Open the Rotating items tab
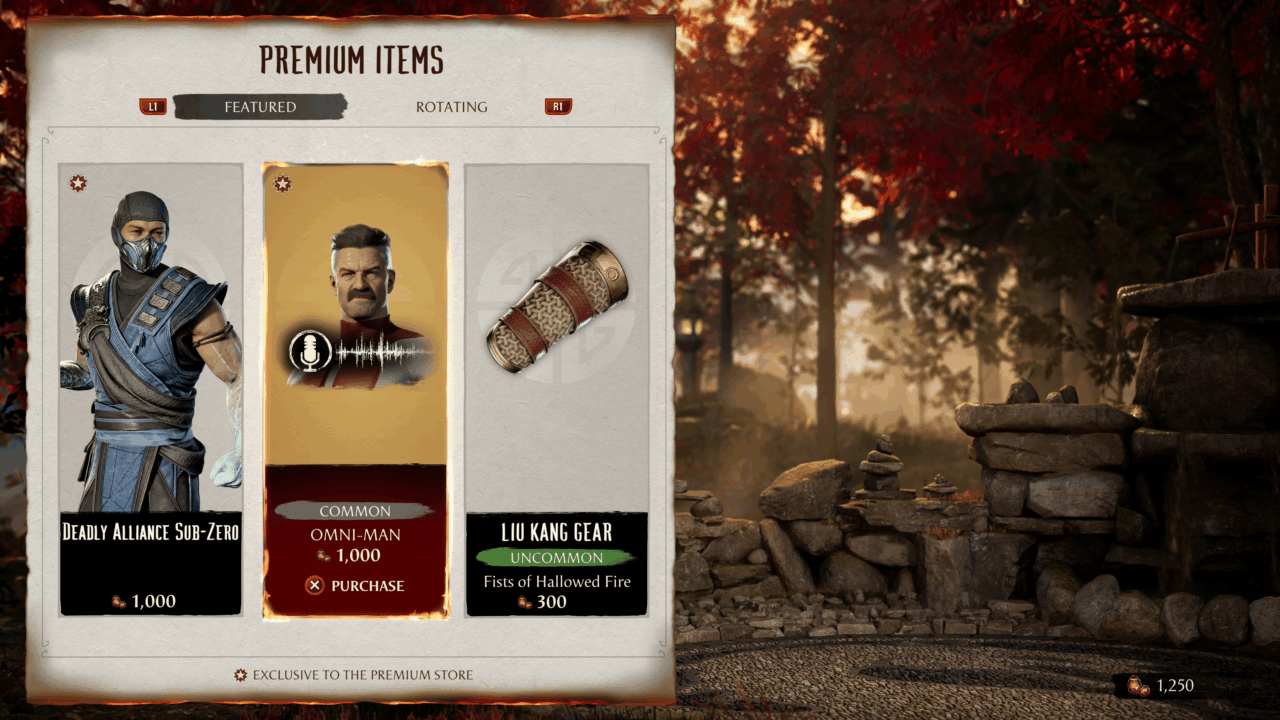1280x720 pixels. (452, 107)
